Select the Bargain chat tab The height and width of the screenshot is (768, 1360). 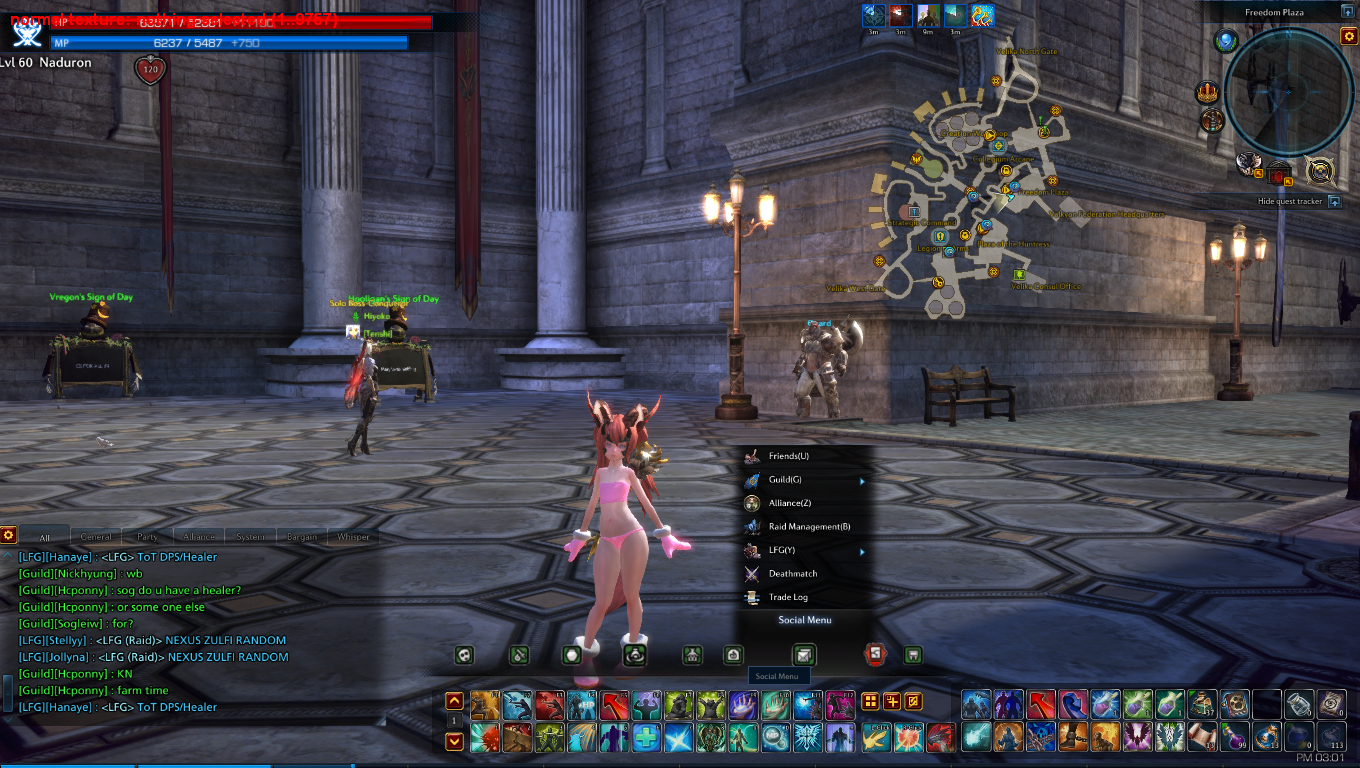(x=302, y=537)
